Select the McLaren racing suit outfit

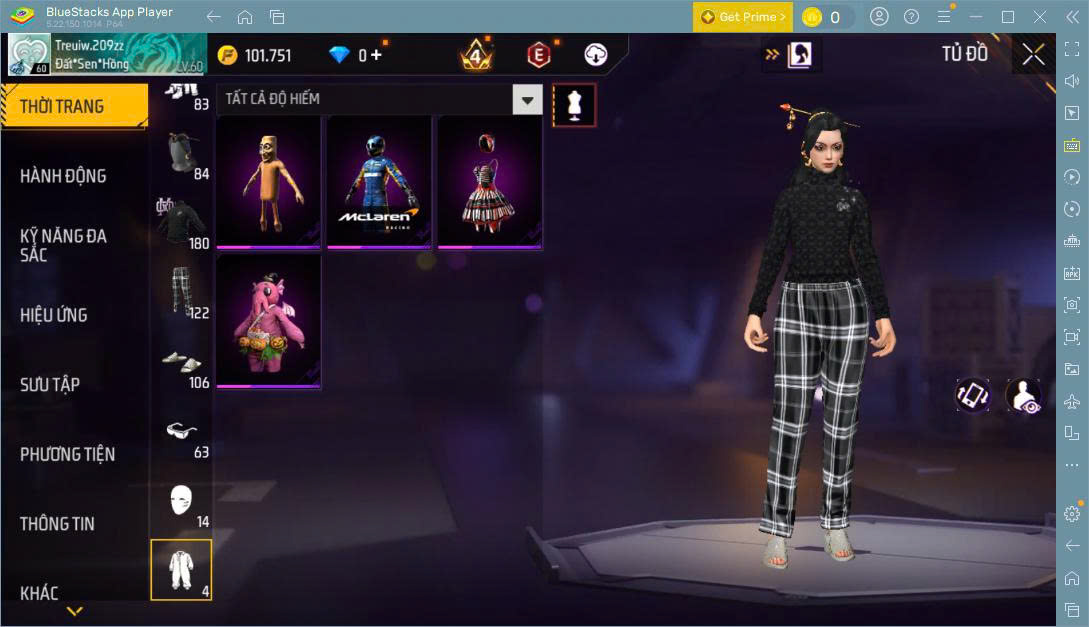379,182
